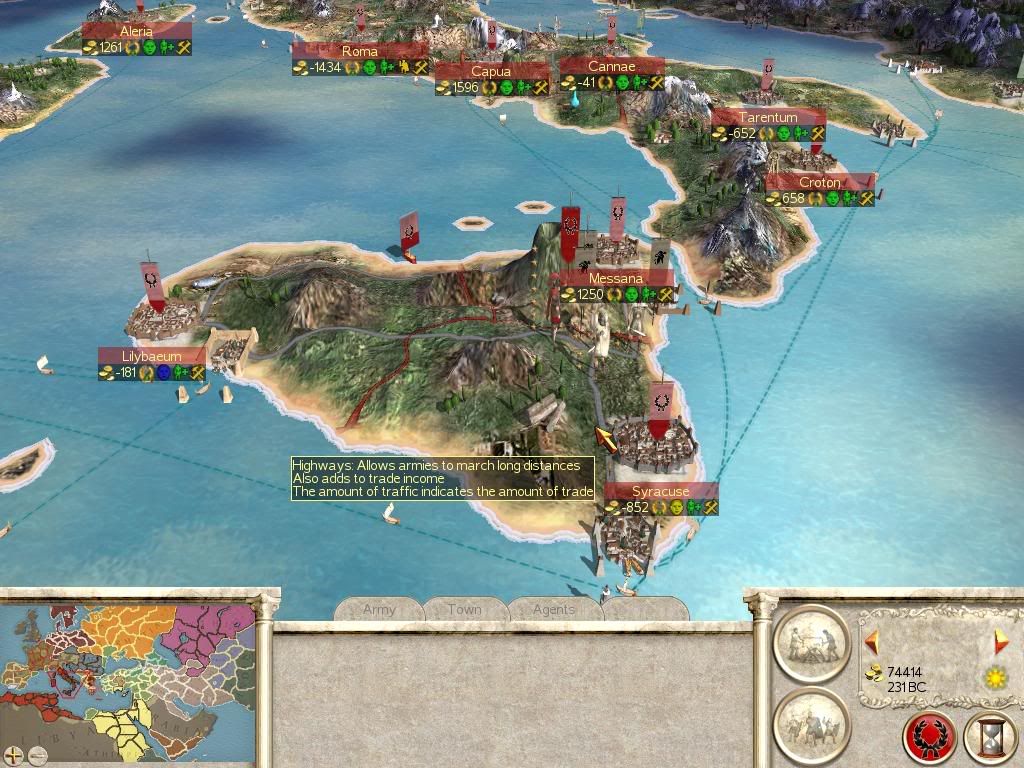End the turn with the hourglass button
The height and width of the screenshot is (768, 1024).
[990, 737]
